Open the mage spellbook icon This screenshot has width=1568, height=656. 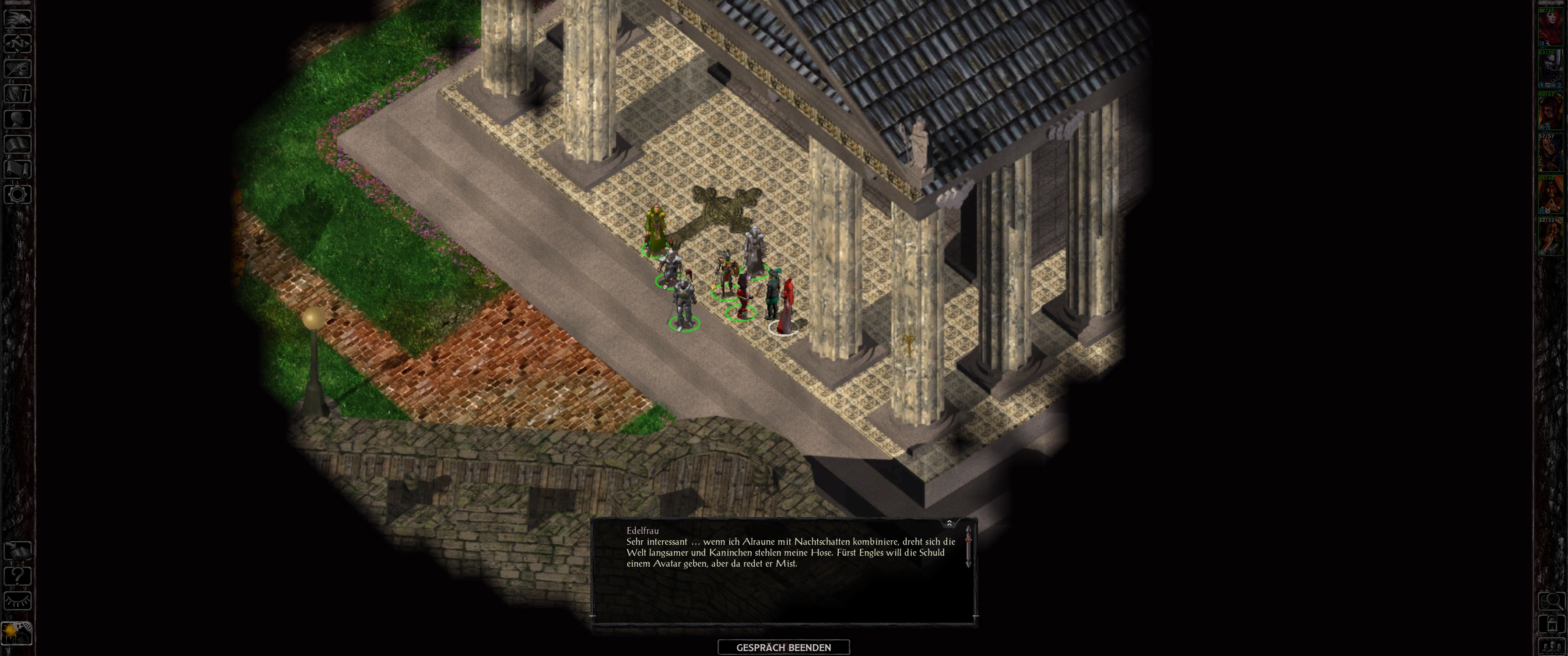click(18, 144)
